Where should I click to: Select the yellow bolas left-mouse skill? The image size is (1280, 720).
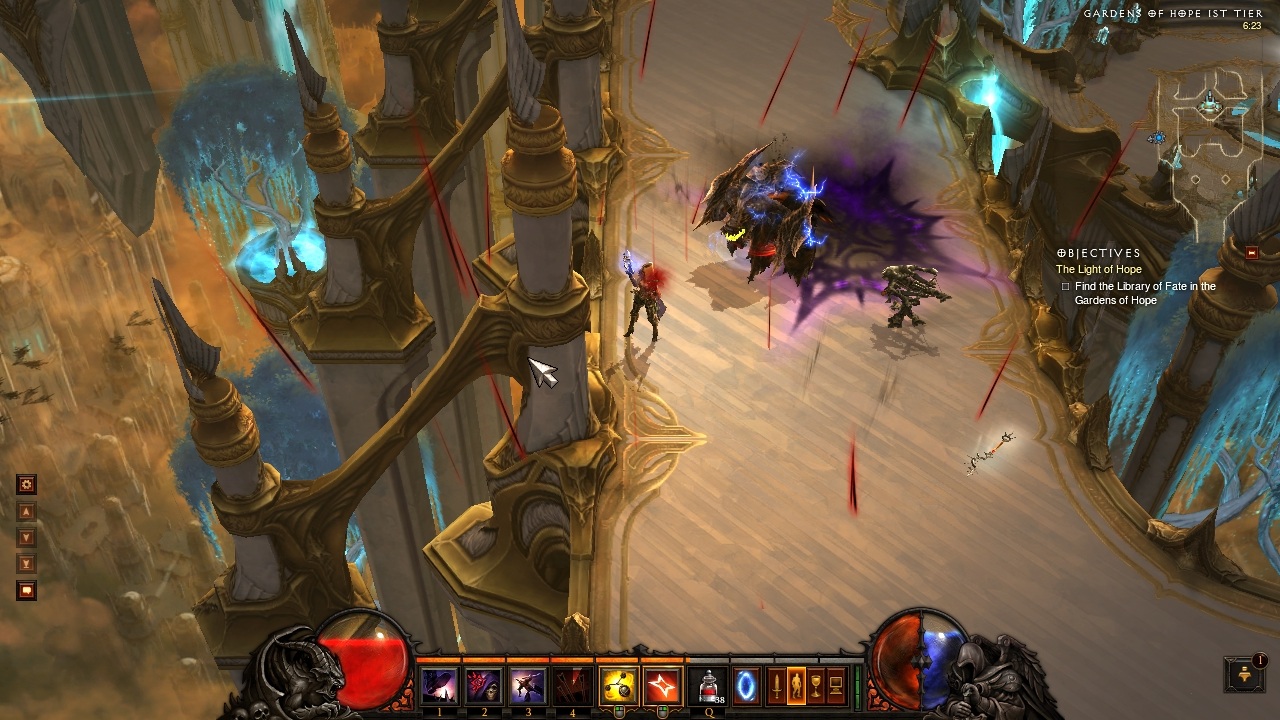[x=618, y=686]
